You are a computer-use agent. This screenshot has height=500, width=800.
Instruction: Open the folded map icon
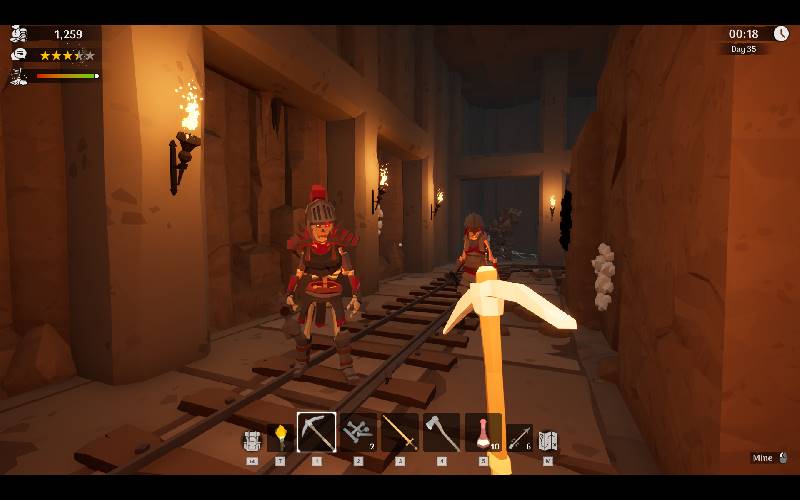pyautogui.click(x=547, y=440)
